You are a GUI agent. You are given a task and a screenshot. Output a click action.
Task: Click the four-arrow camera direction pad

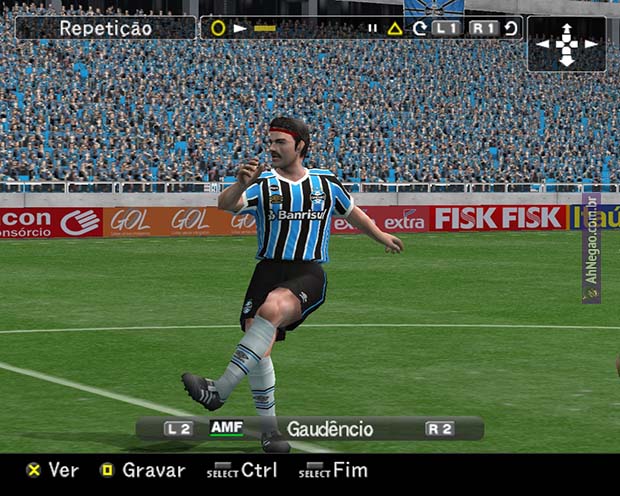(566, 44)
